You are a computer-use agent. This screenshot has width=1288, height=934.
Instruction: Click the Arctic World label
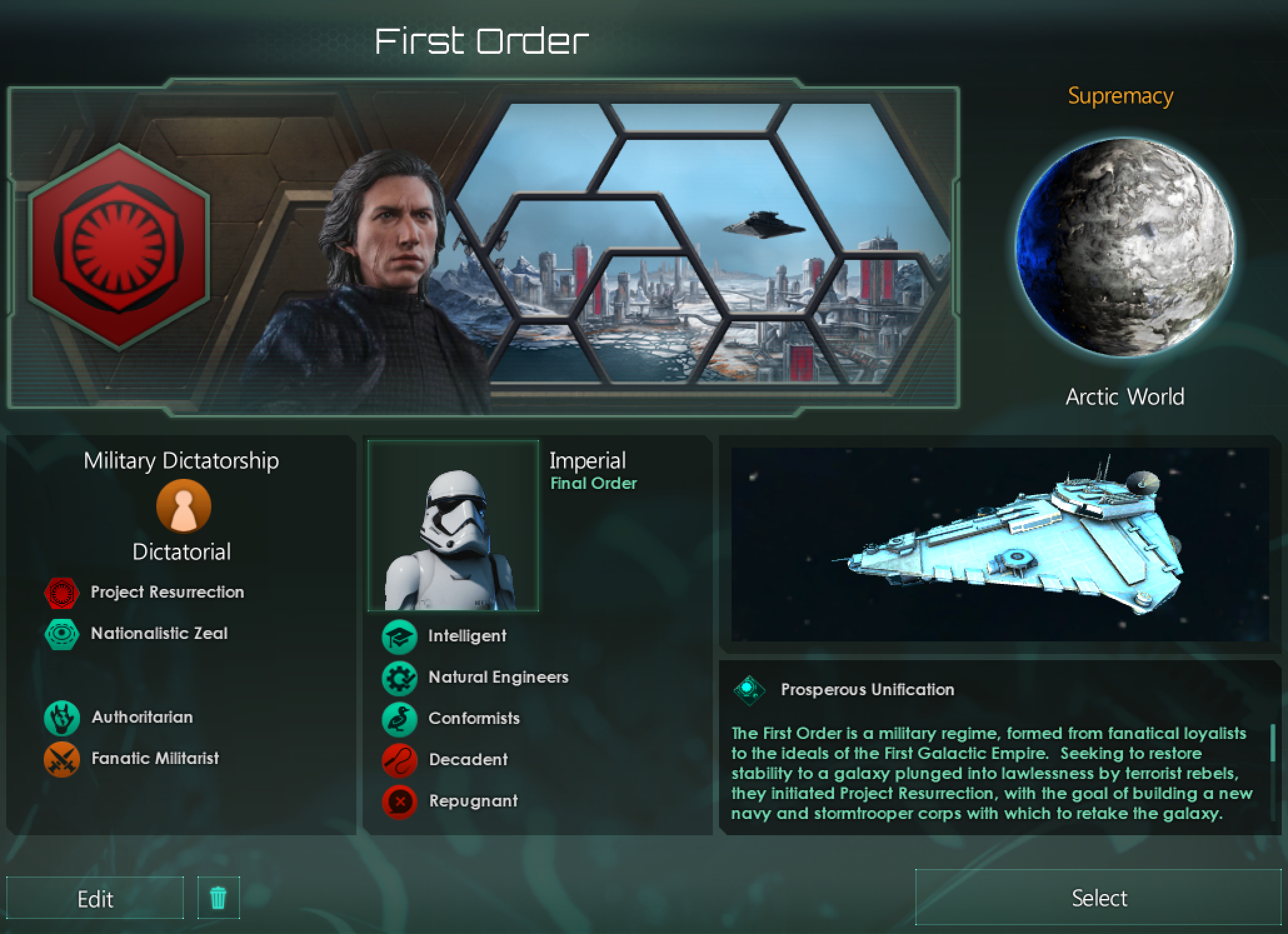[x=1124, y=396]
